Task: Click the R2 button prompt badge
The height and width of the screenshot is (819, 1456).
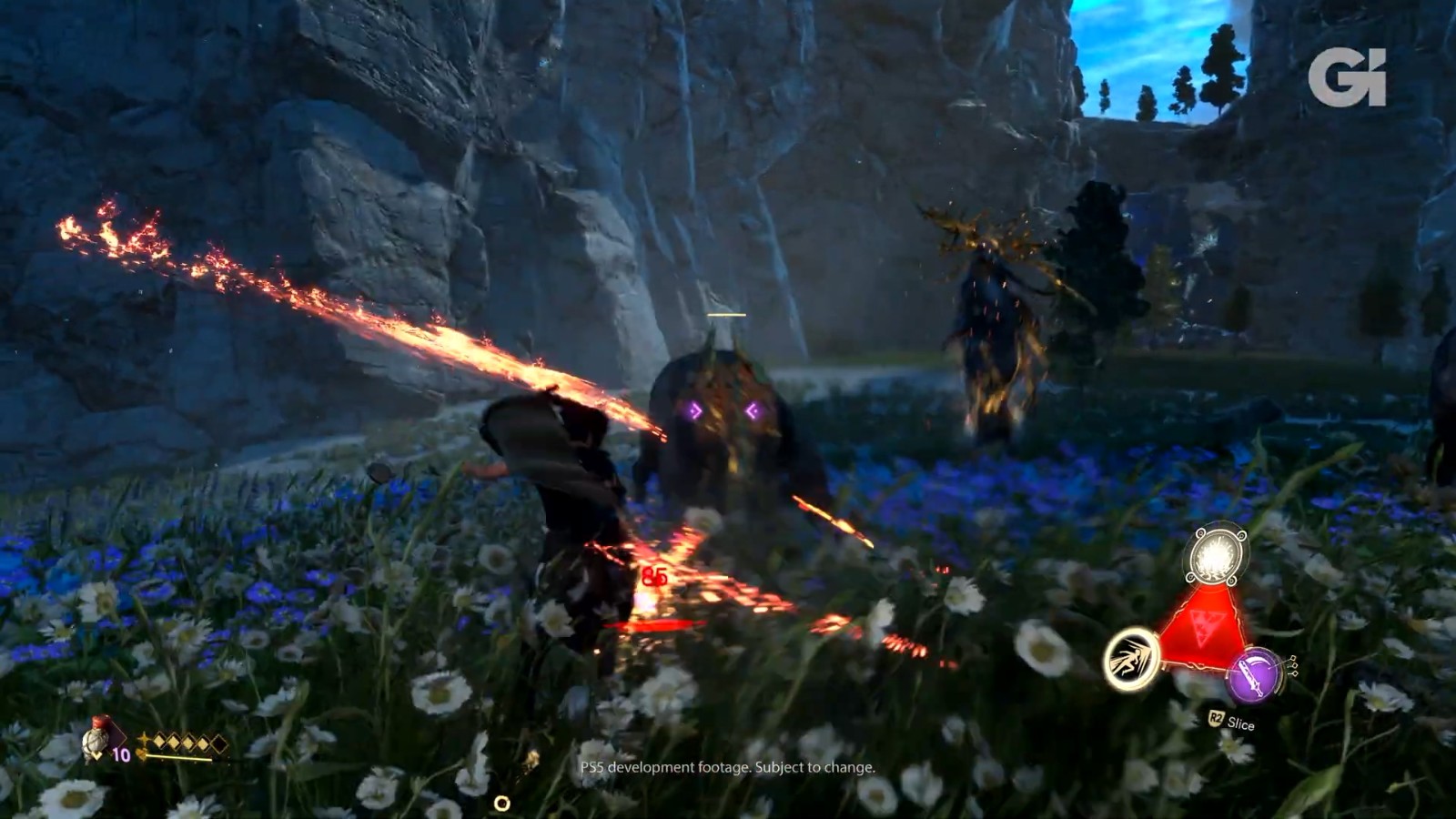Action: [1217, 716]
